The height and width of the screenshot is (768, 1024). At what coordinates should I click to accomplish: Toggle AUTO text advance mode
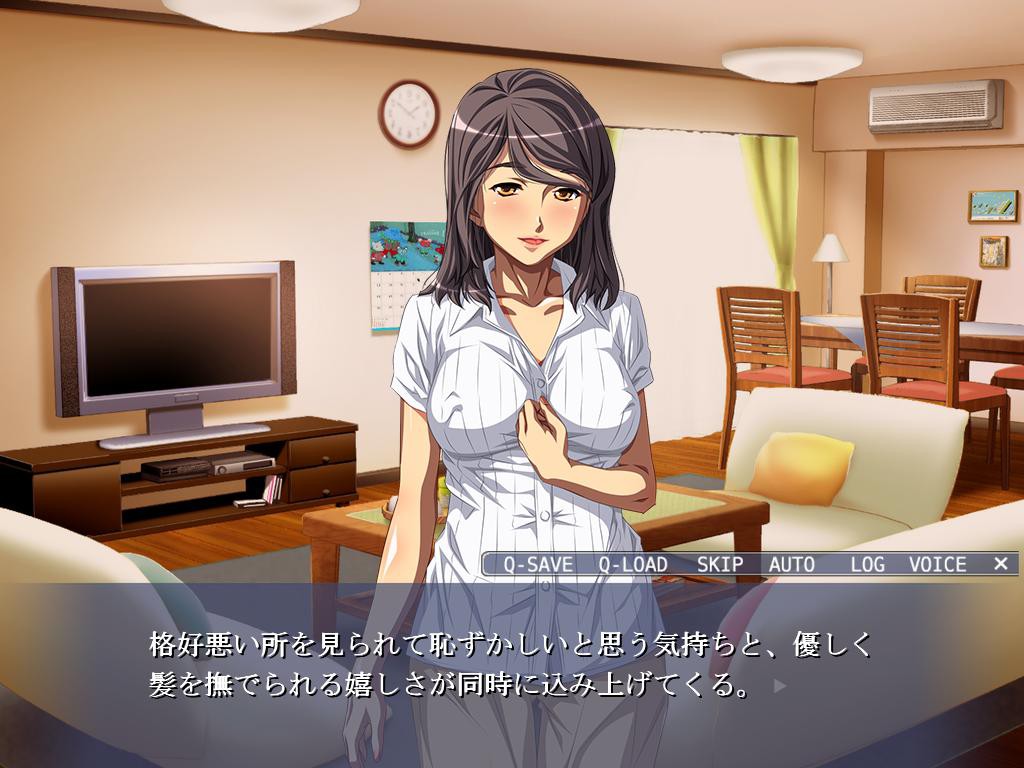(x=792, y=564)
